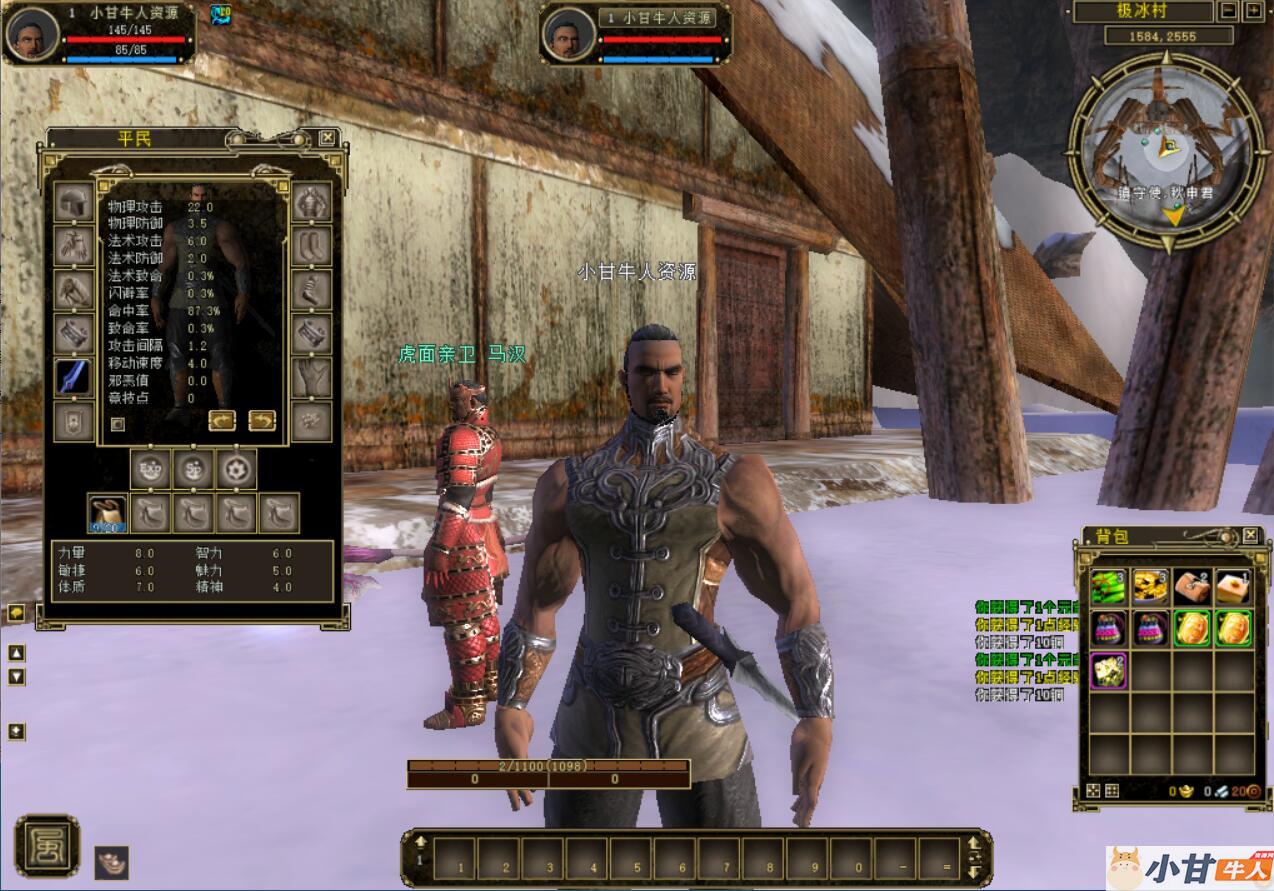Image resolution: width=1274 pixels, height=891 pixels.
Task: Zoom in the minimap with plus button
Action: click(1253, 12)
